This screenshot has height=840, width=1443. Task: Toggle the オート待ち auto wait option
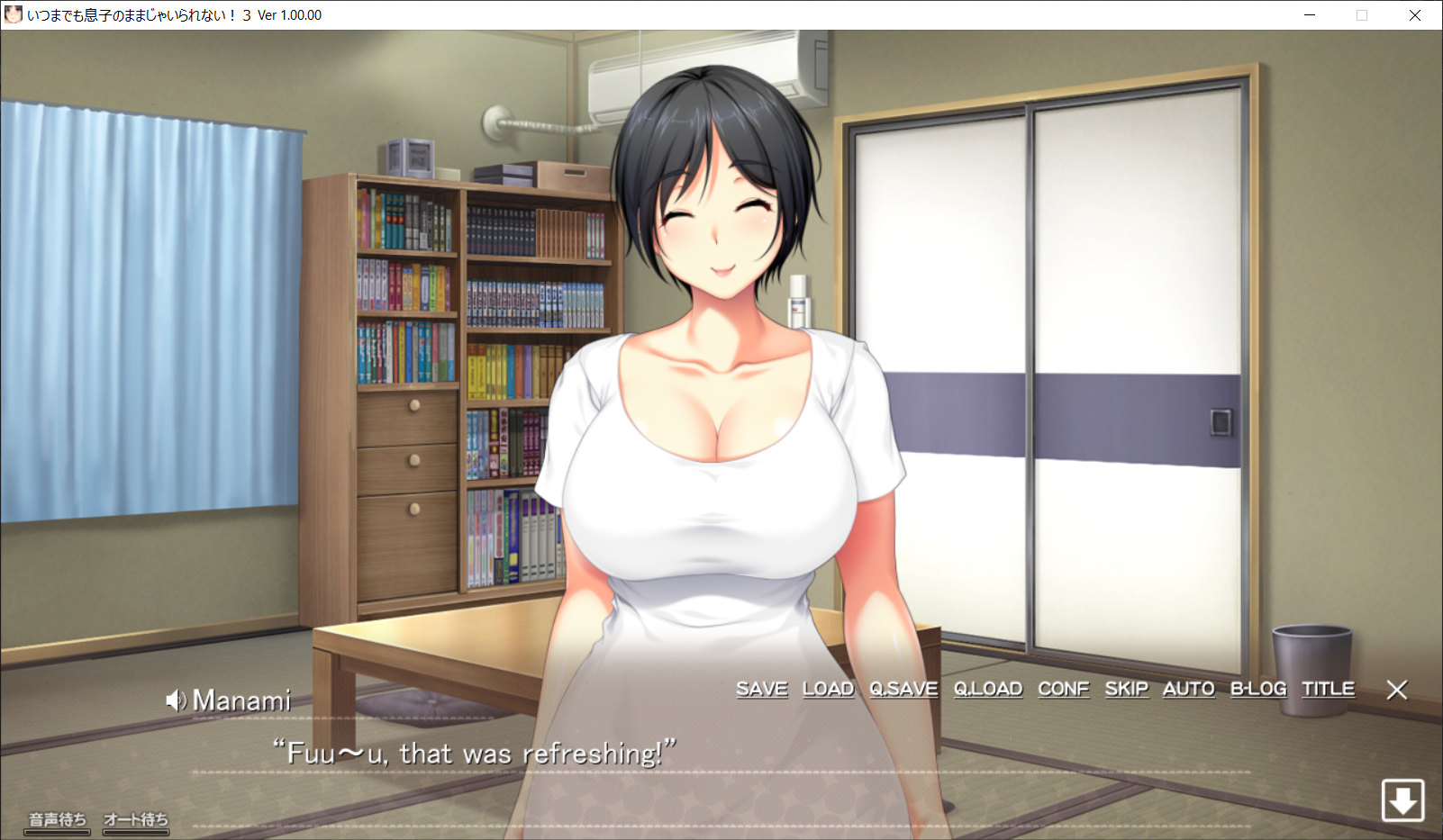point(136,820)
